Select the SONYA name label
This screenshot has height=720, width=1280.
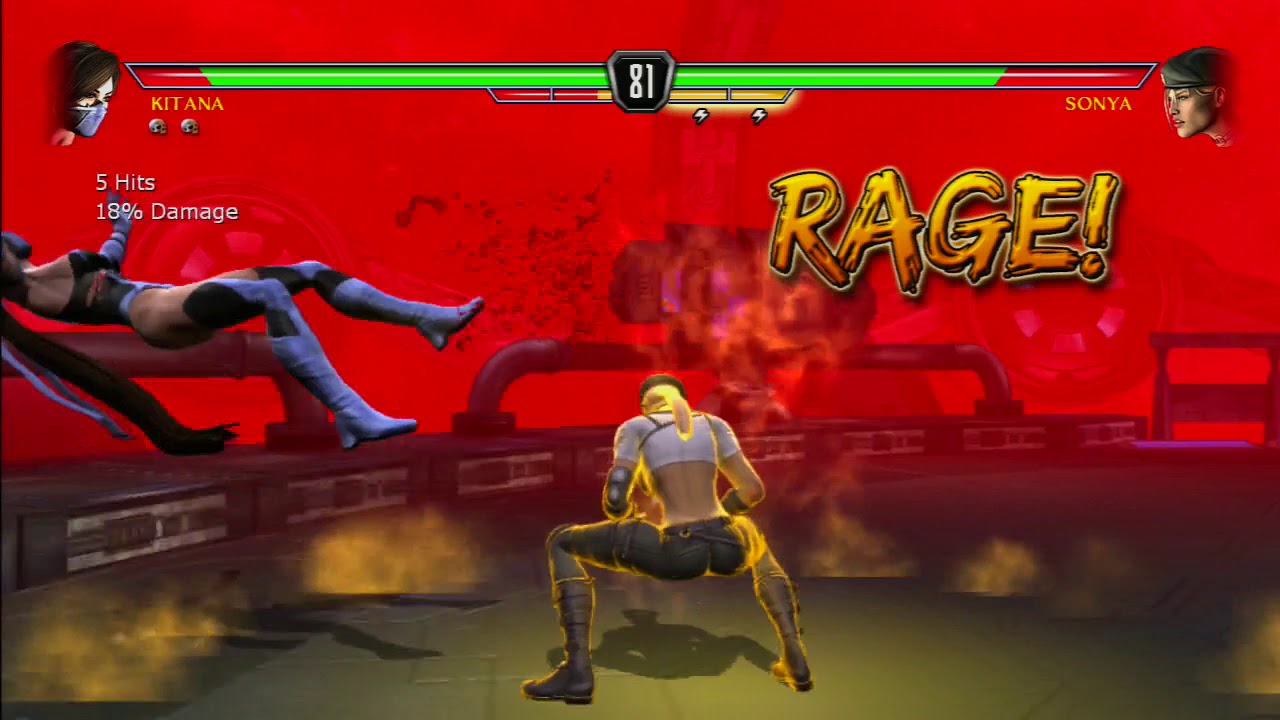point(1099,104)
